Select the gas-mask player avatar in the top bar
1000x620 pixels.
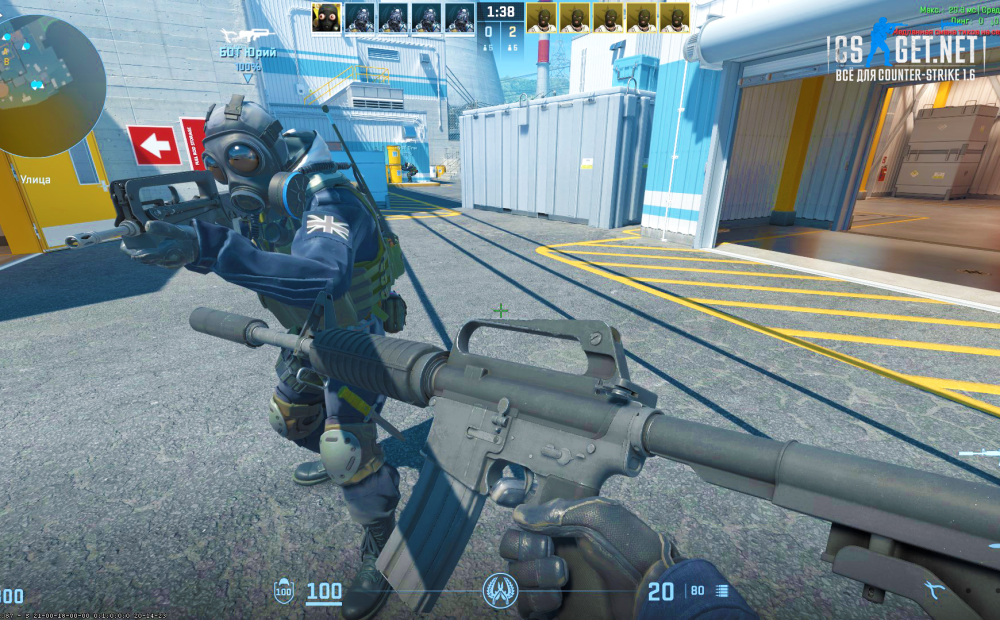point(326,17)
